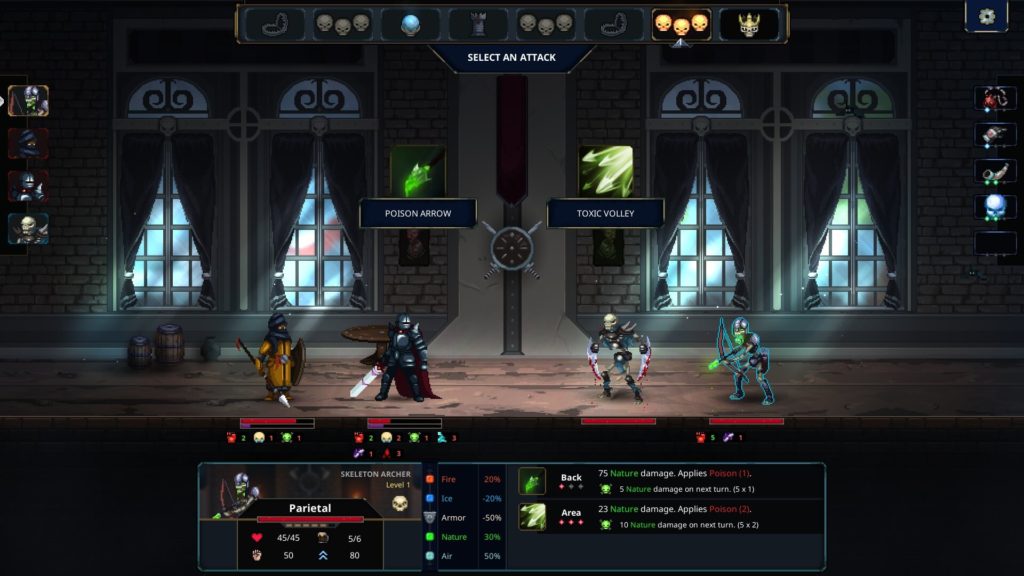Click the hooded figure turn portrait
Image resolution: width=1024 pixels, height=576 pixels.
tap(28, 143)
